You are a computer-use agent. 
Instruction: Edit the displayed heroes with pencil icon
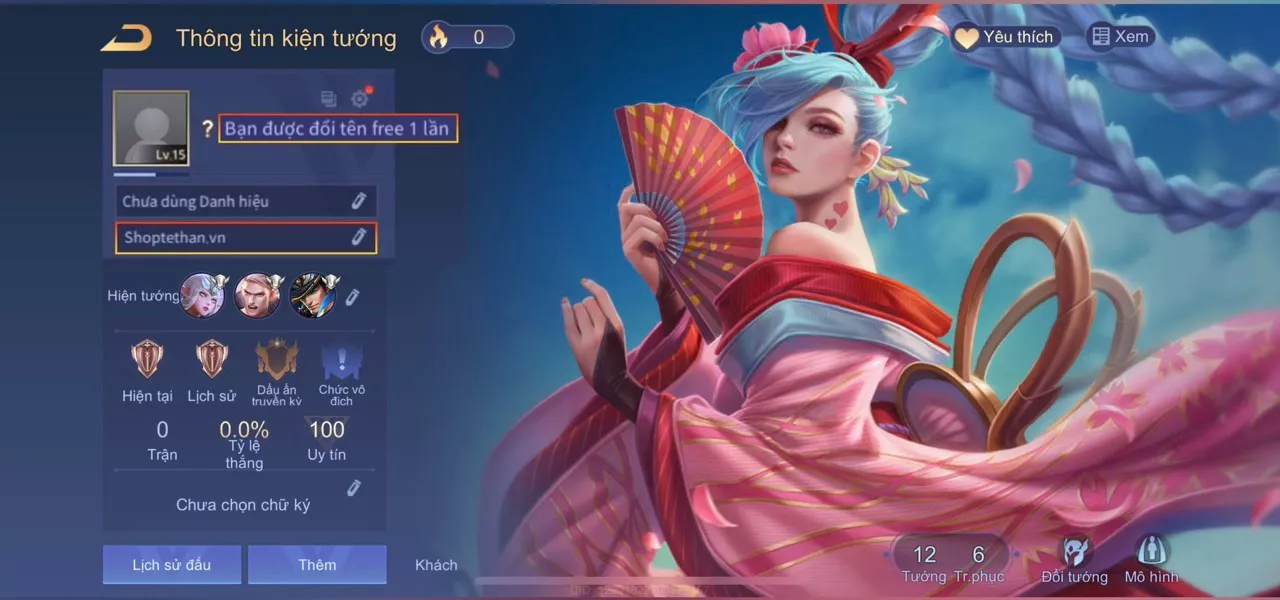352,297
